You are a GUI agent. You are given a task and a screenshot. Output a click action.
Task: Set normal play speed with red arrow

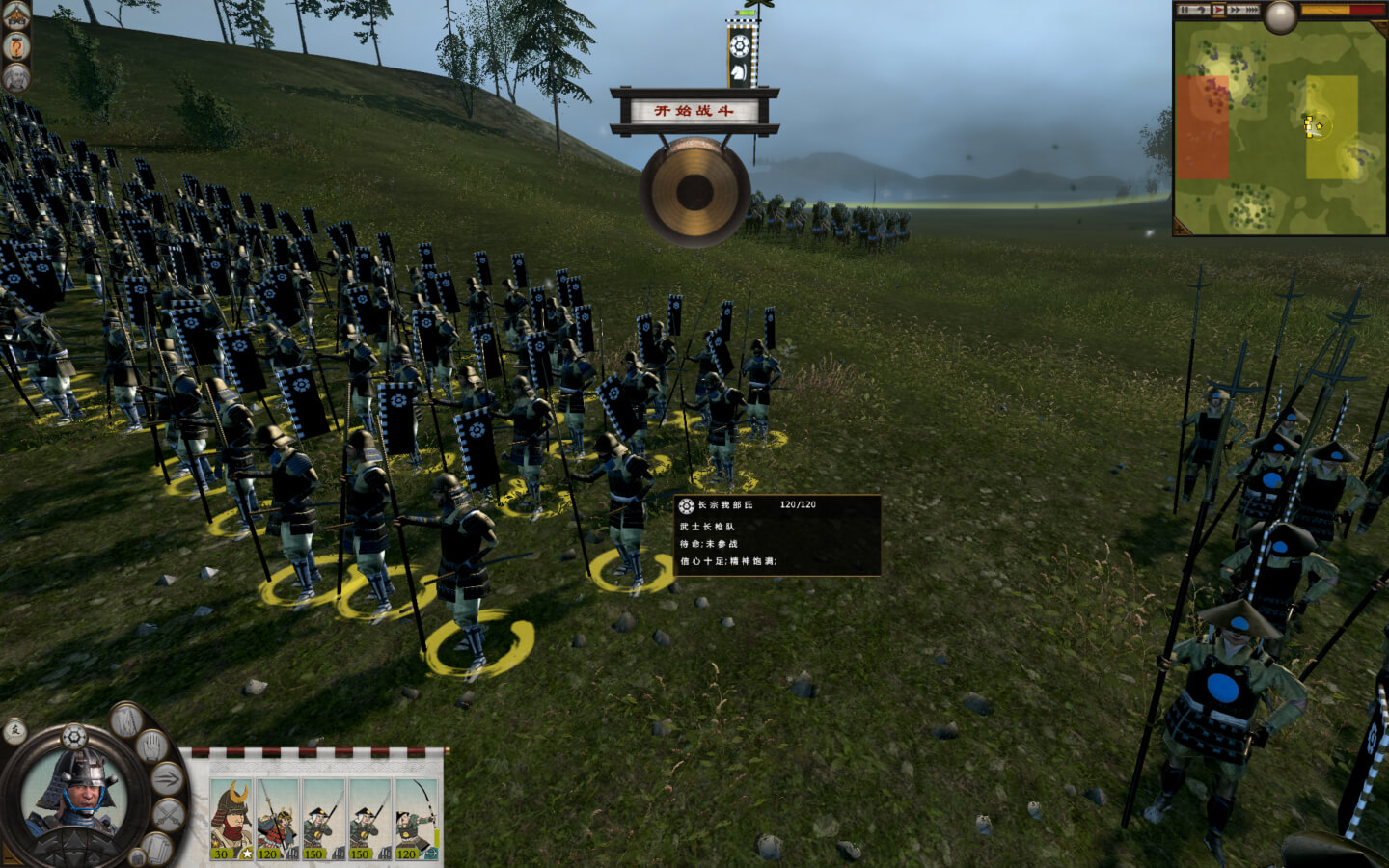click(1219, 10)
